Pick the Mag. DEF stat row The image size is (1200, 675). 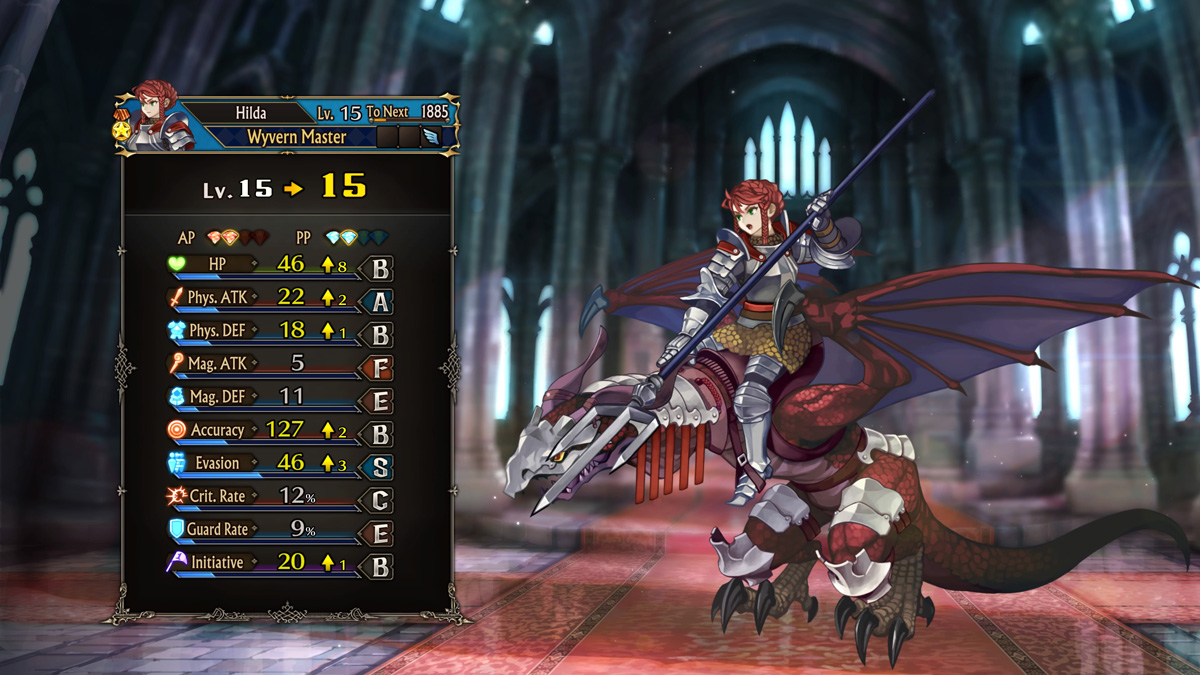pos(278,397)
